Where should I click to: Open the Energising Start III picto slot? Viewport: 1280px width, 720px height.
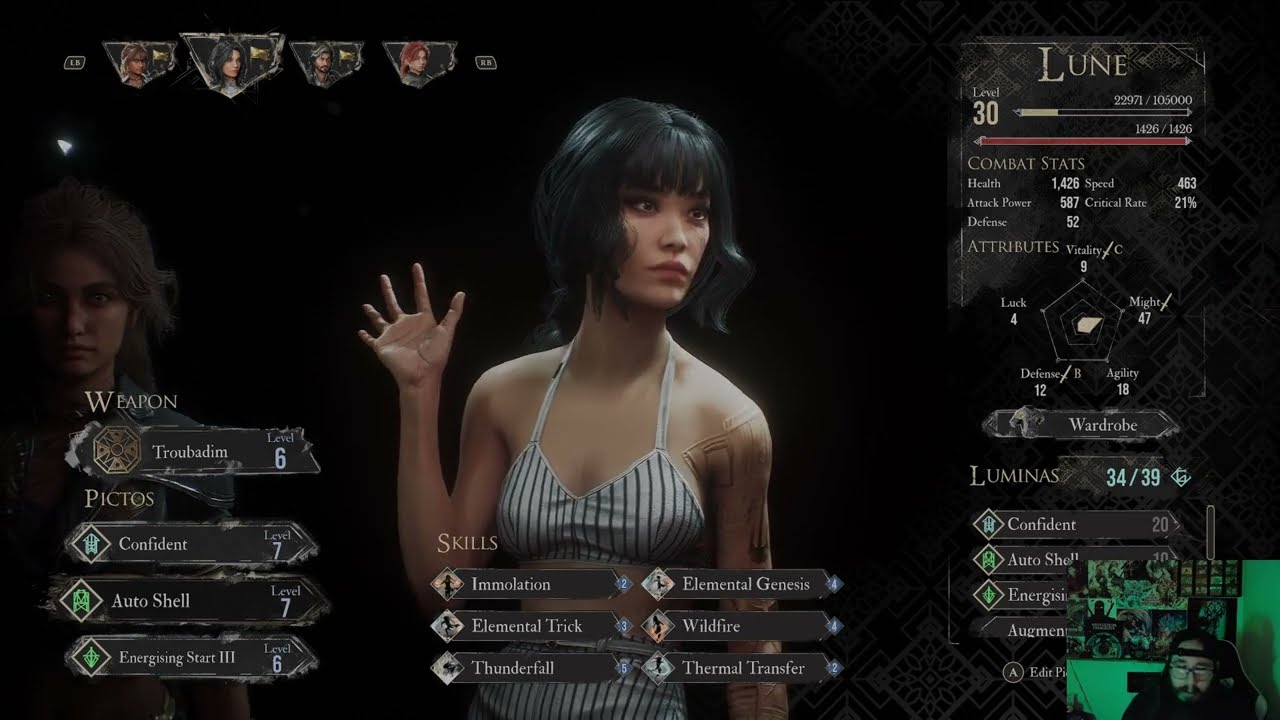click(x=192, y=657)
